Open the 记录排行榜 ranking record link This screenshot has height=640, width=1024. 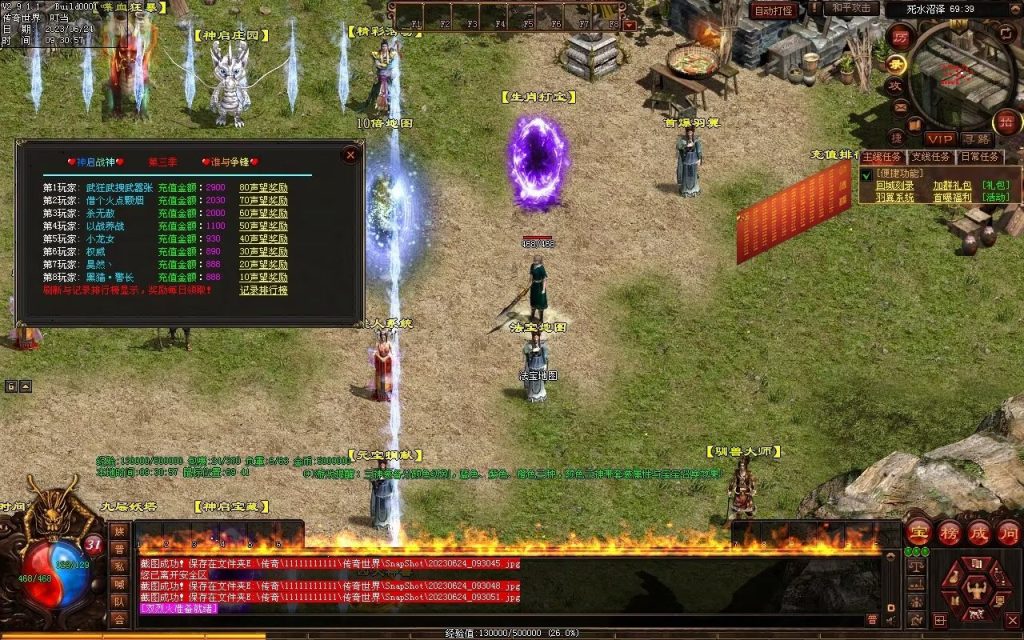tap(263, 290)
